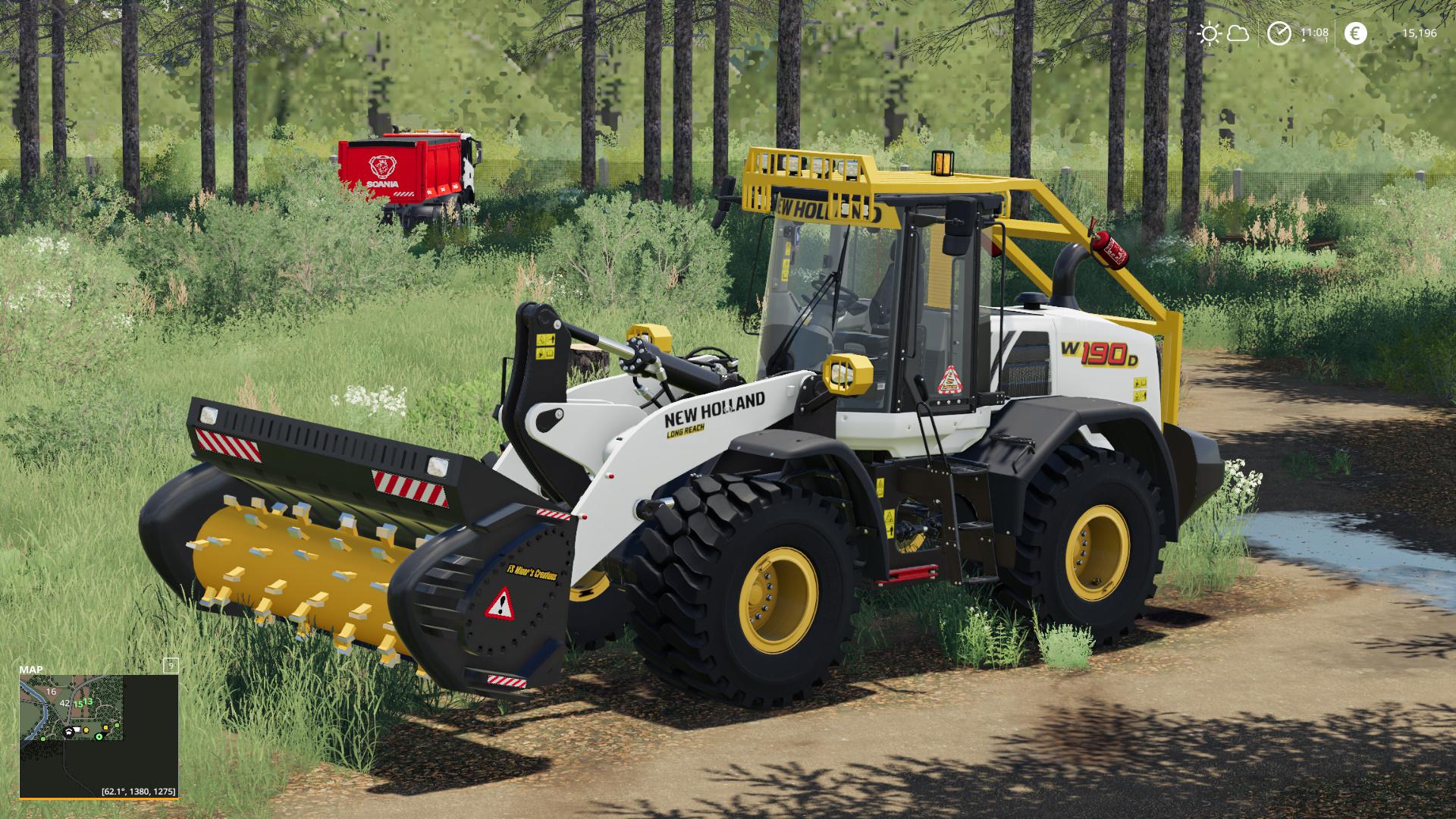The image size is (1456, 819).
Task: Click the farmhouse marker on the minimap
Action: [68, 733]
